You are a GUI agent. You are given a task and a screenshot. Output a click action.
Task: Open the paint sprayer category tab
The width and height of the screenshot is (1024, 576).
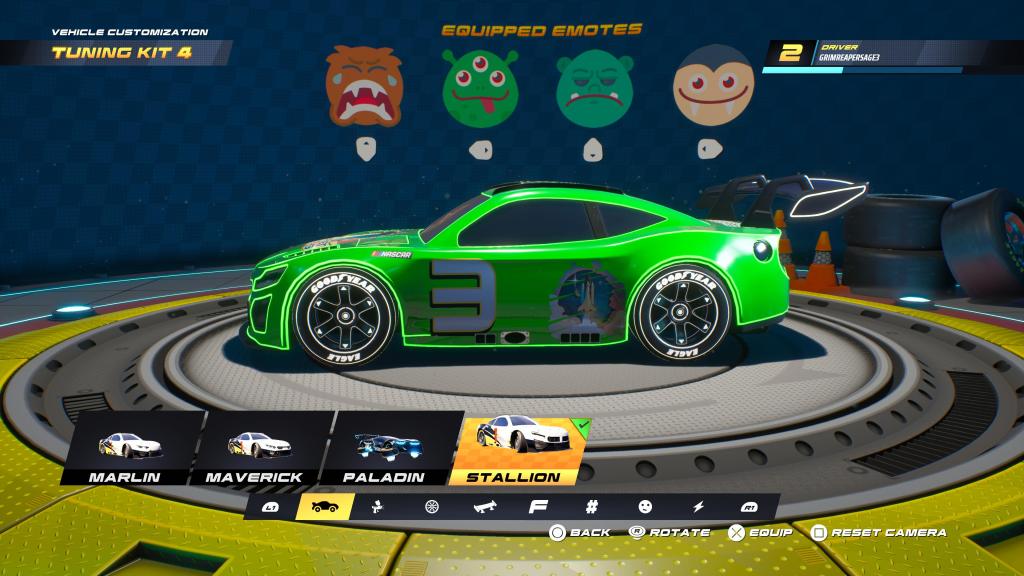(380, 507)
